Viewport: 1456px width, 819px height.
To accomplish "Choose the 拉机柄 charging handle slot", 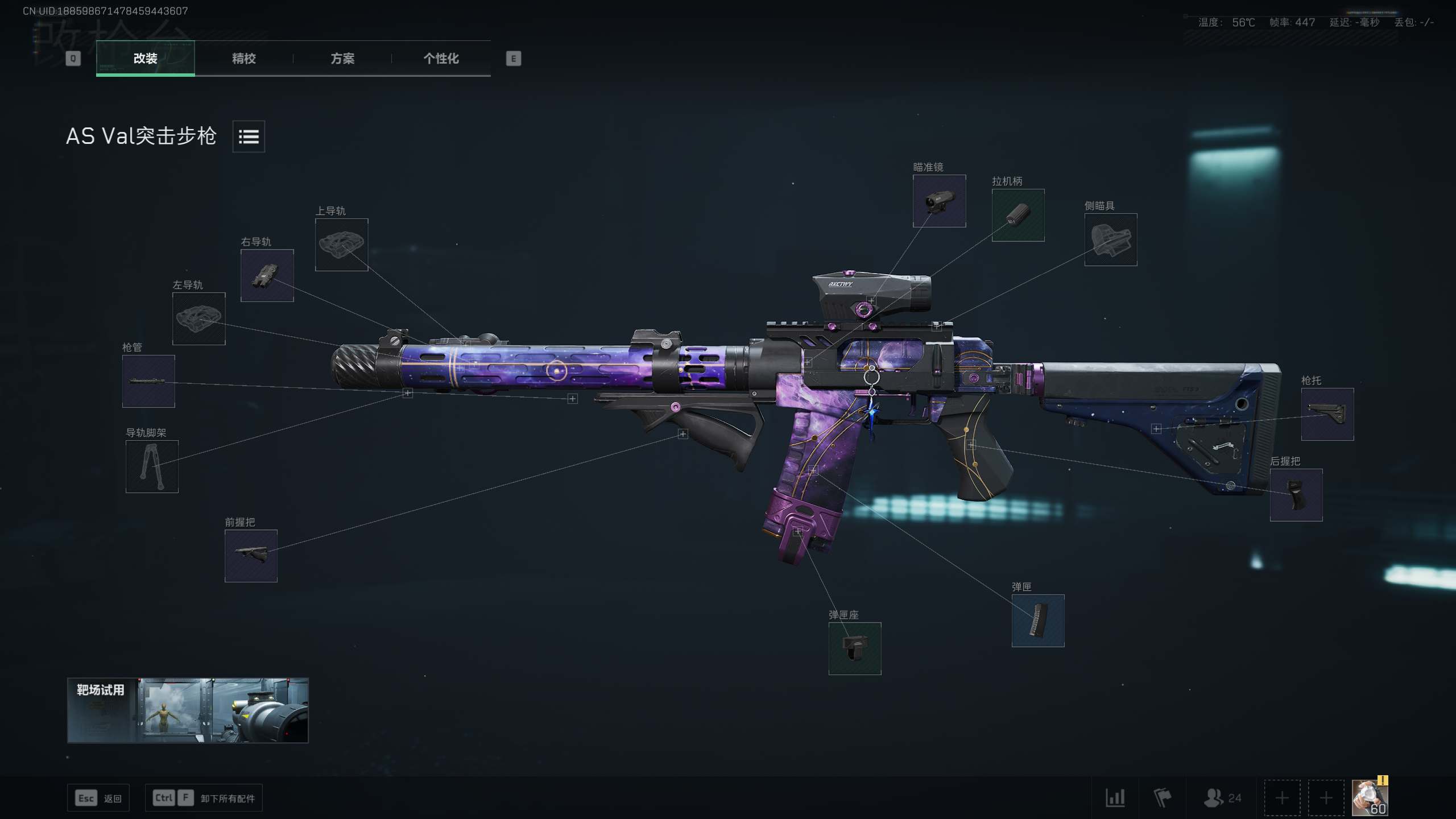I will tap(1017, 215).
